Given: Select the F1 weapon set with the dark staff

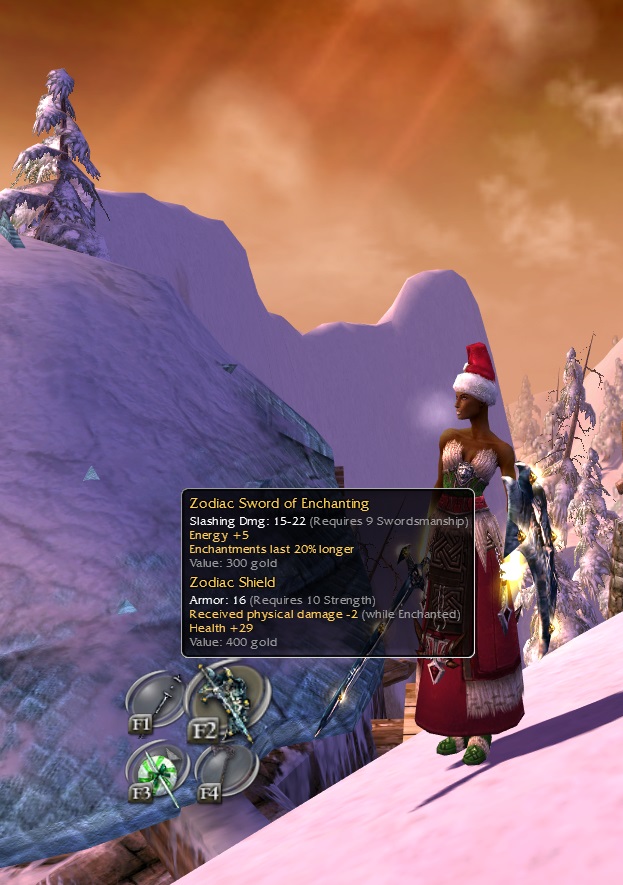Looking at the screenshot, I should point(157,701).
